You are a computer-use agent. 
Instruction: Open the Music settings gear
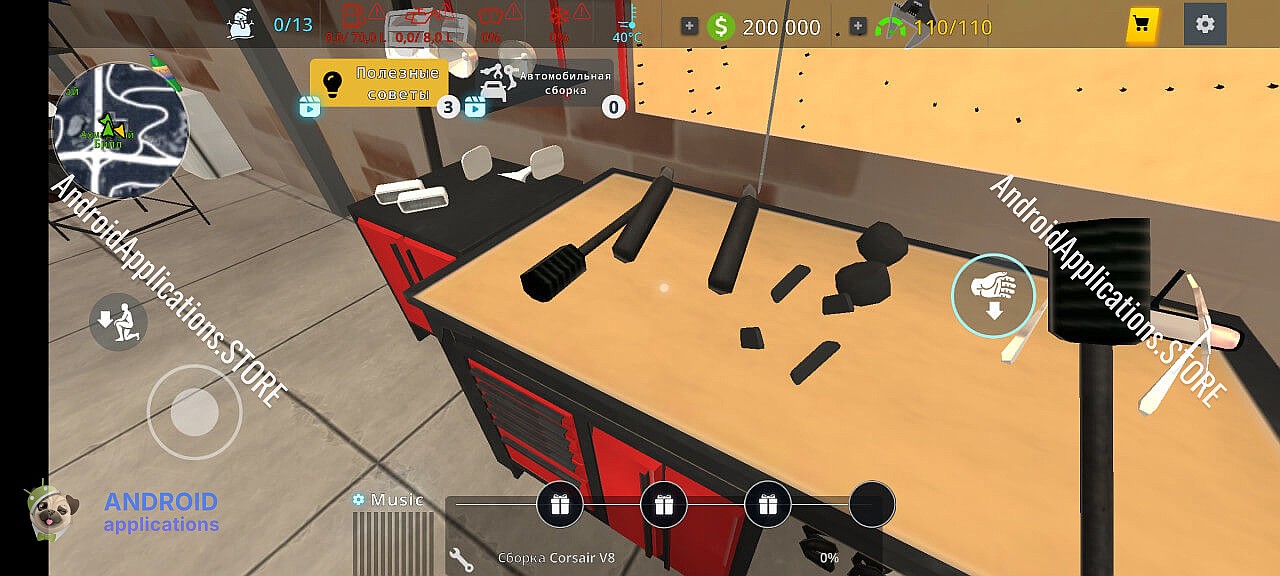point(358,499)
